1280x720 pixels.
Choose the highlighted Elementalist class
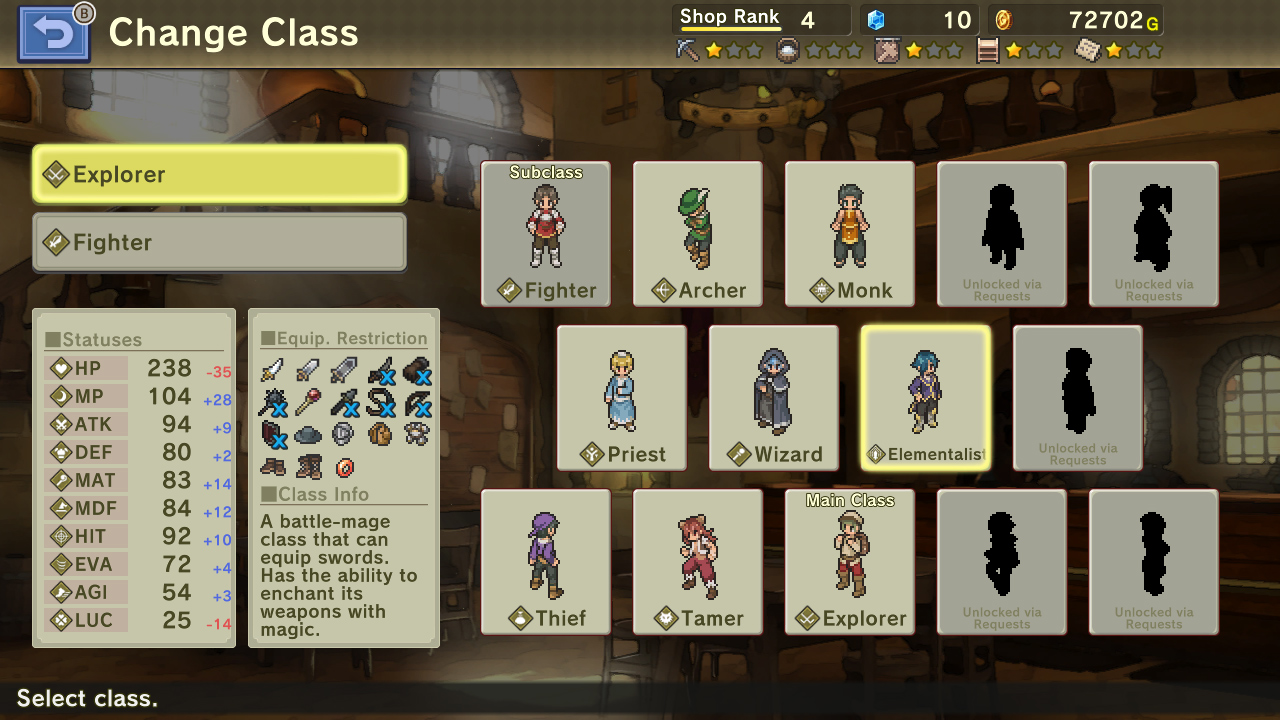click(x=925, y=397)
